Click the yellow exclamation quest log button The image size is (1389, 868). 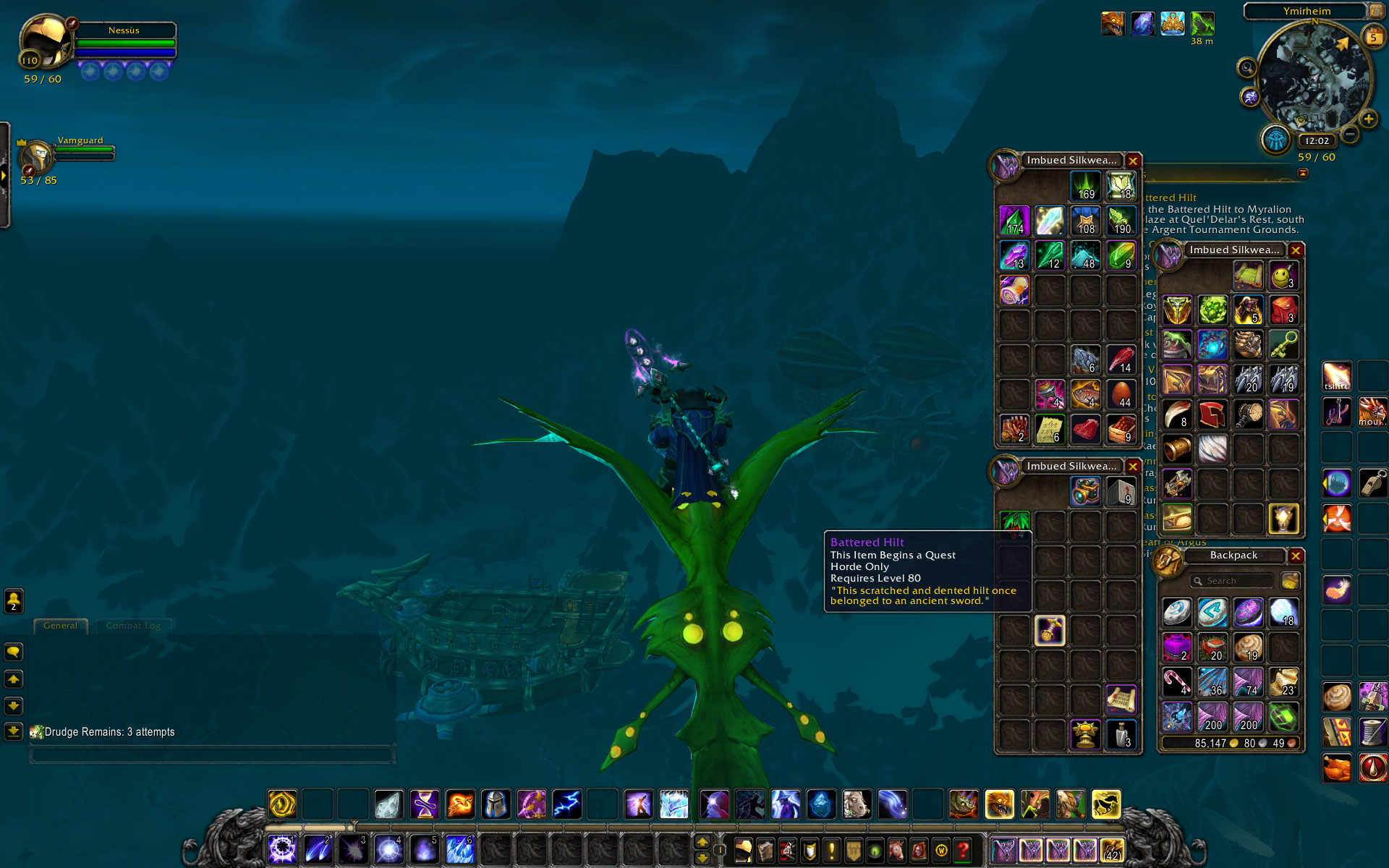tap(831, 851)
